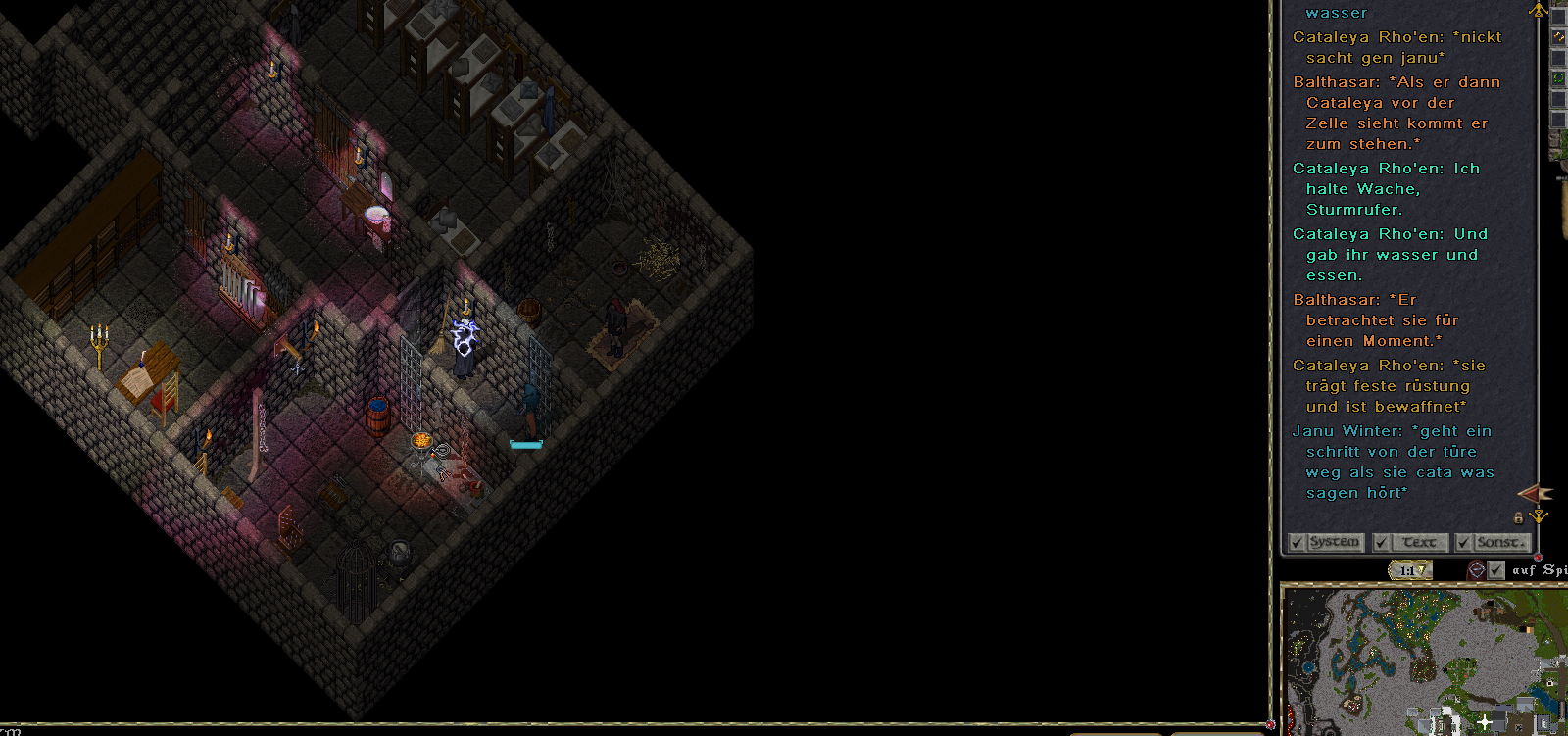Click the red flag journal marker
Image resolution: width=1568 pixels, height=736 pixels.
pyautogui.click(x=1534, y=493)
